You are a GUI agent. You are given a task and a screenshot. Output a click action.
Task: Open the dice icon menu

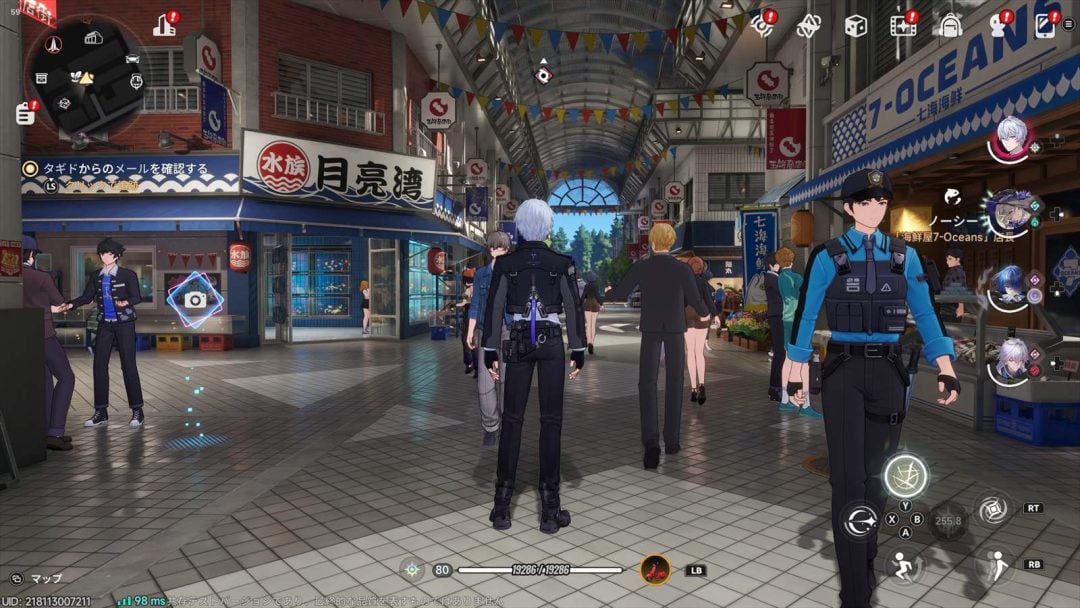(856, 26)
